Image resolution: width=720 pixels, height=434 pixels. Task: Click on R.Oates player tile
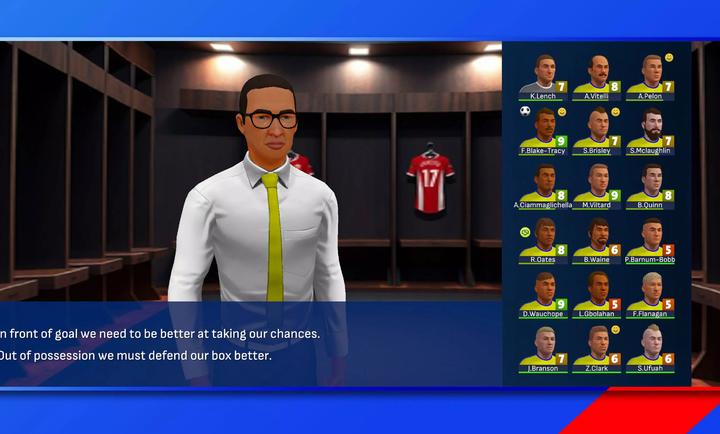click(x=543, y=238)
